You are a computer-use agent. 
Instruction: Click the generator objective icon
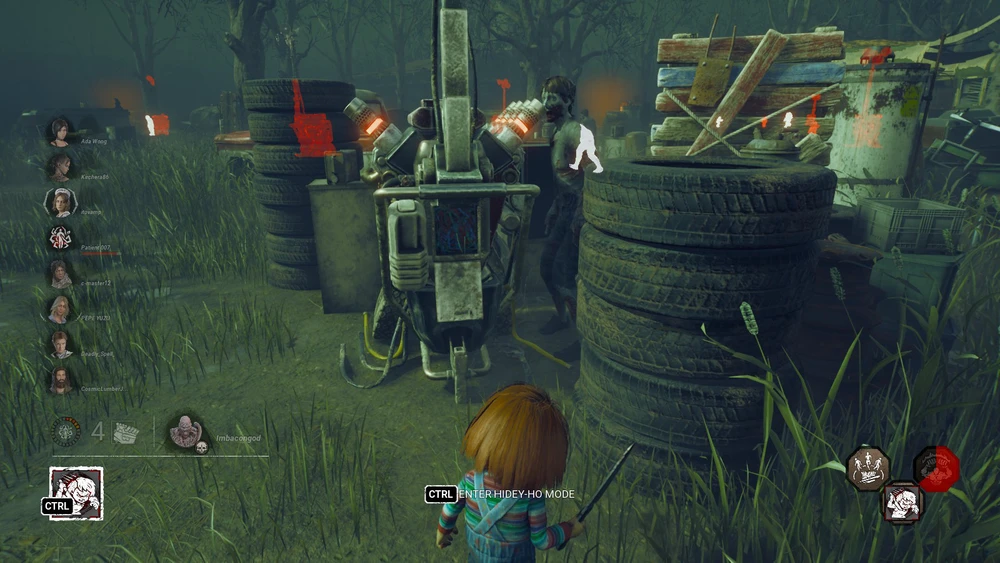point(126,432)
